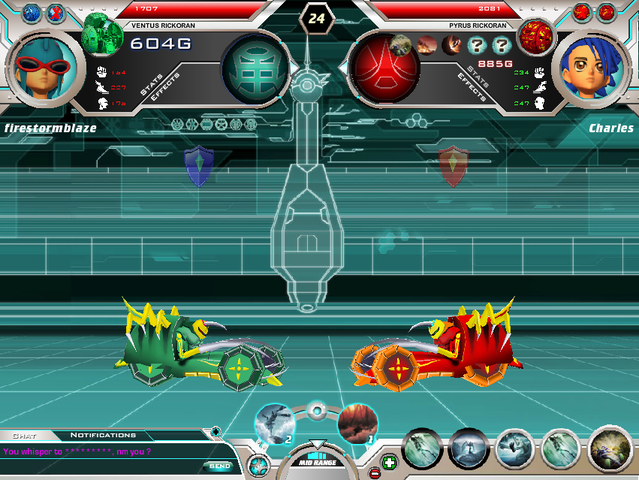
Task: Click the first question mark ability slot
Action: click(475, 45)
